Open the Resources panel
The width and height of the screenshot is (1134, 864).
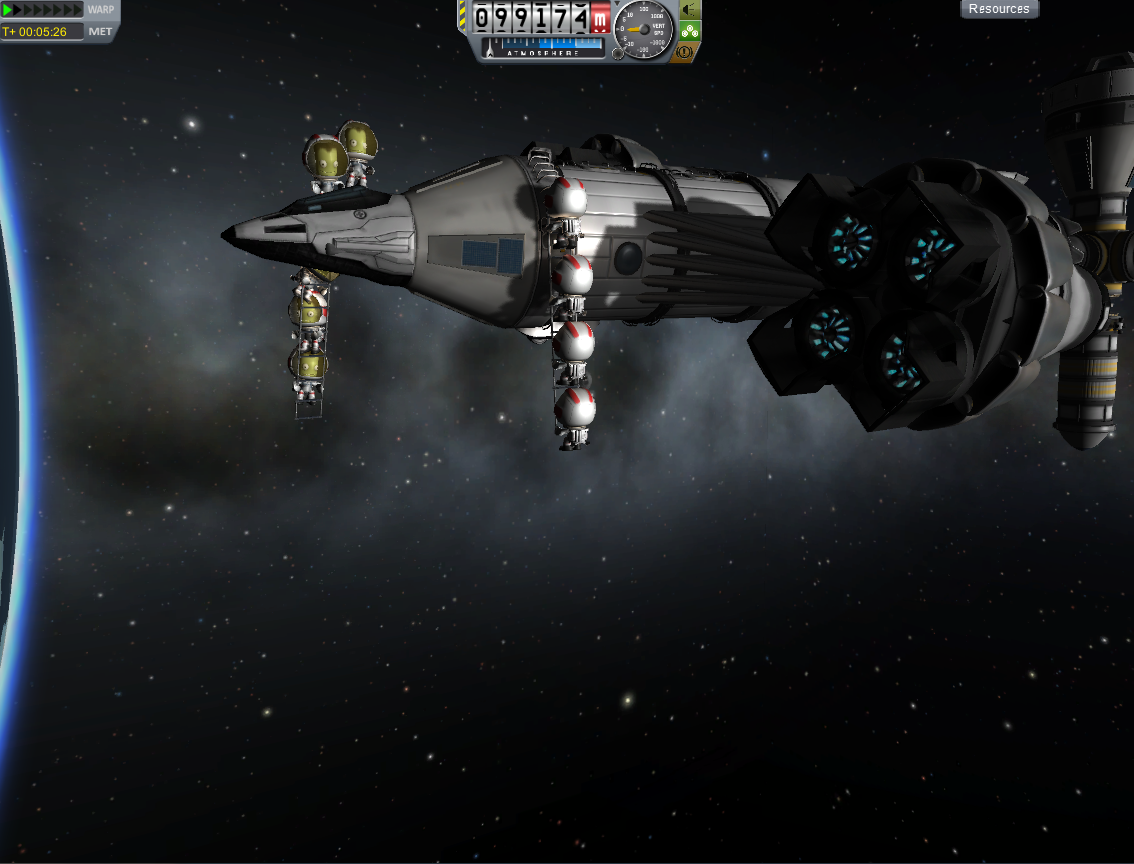coord(999,9)
